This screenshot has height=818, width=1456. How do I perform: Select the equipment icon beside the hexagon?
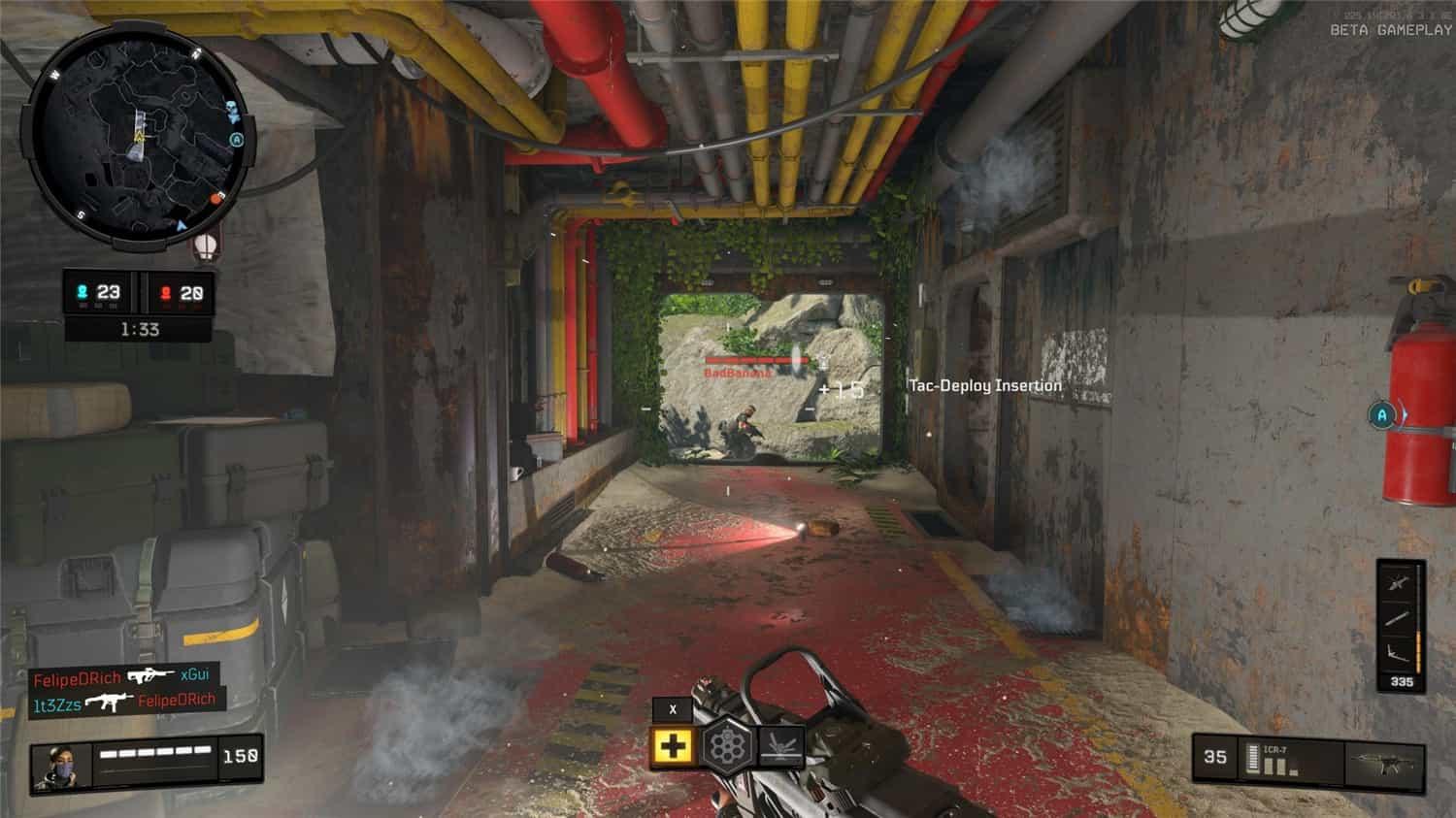[x=780, y=746]
